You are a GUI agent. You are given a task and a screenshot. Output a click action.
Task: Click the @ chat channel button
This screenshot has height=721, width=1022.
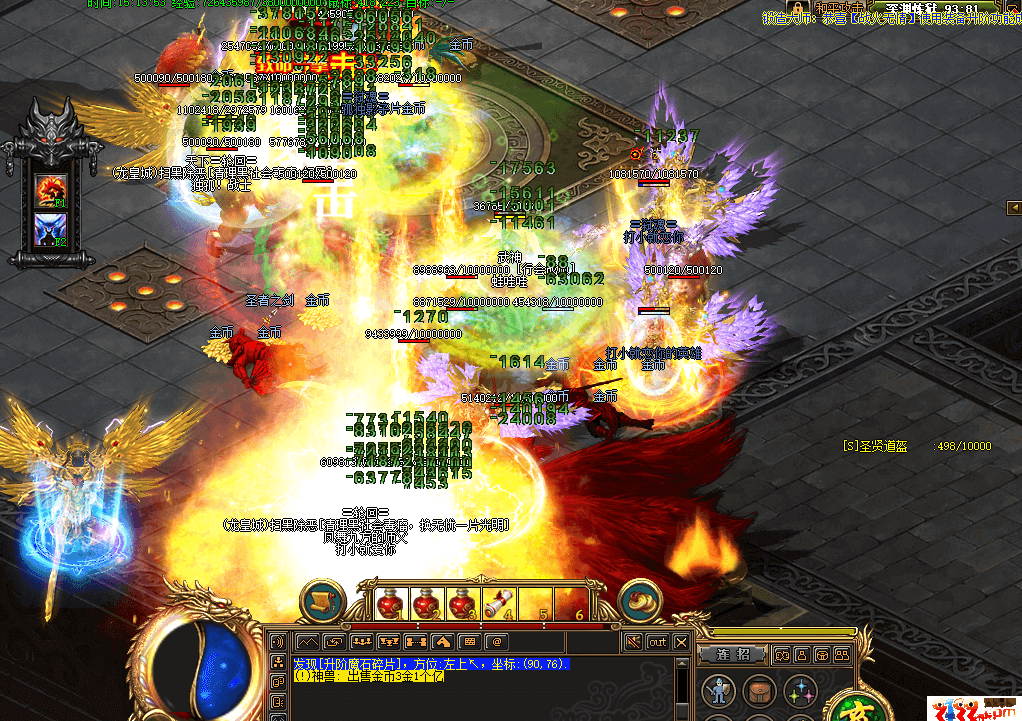point(496,641)
